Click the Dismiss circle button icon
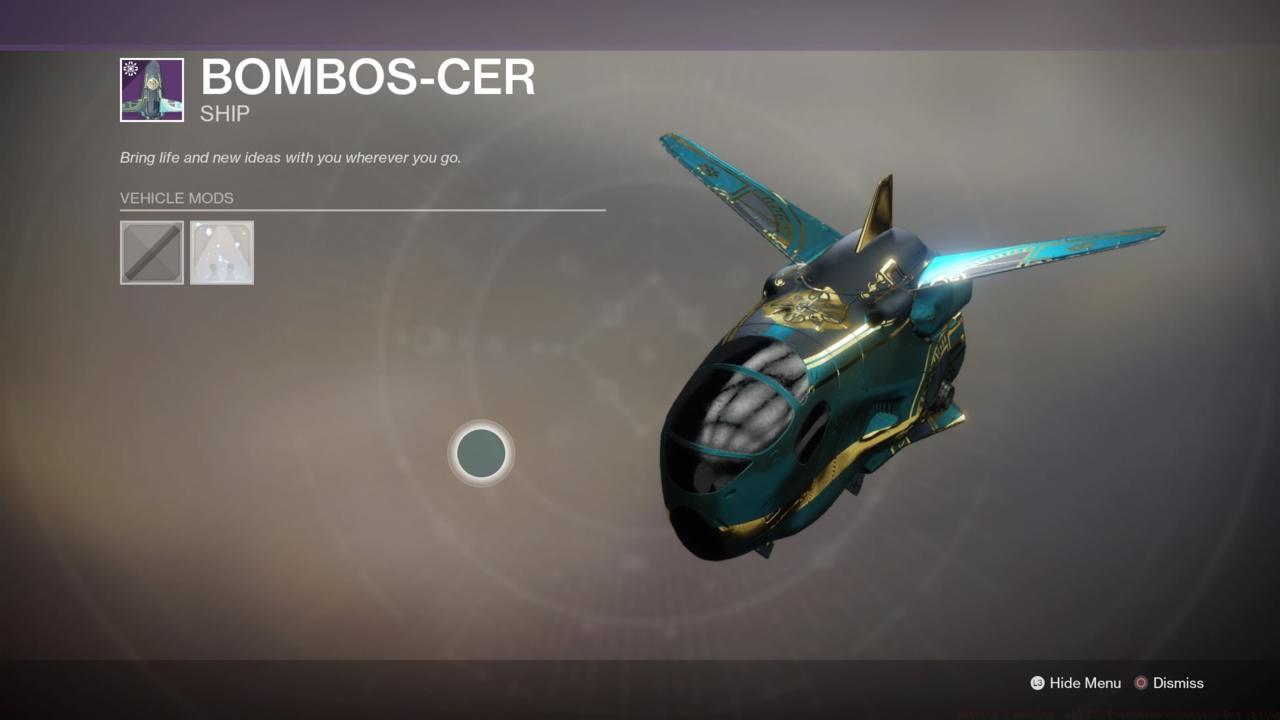The height and width of the screenshot is (720, 1280). click(x=1140, y=683)
